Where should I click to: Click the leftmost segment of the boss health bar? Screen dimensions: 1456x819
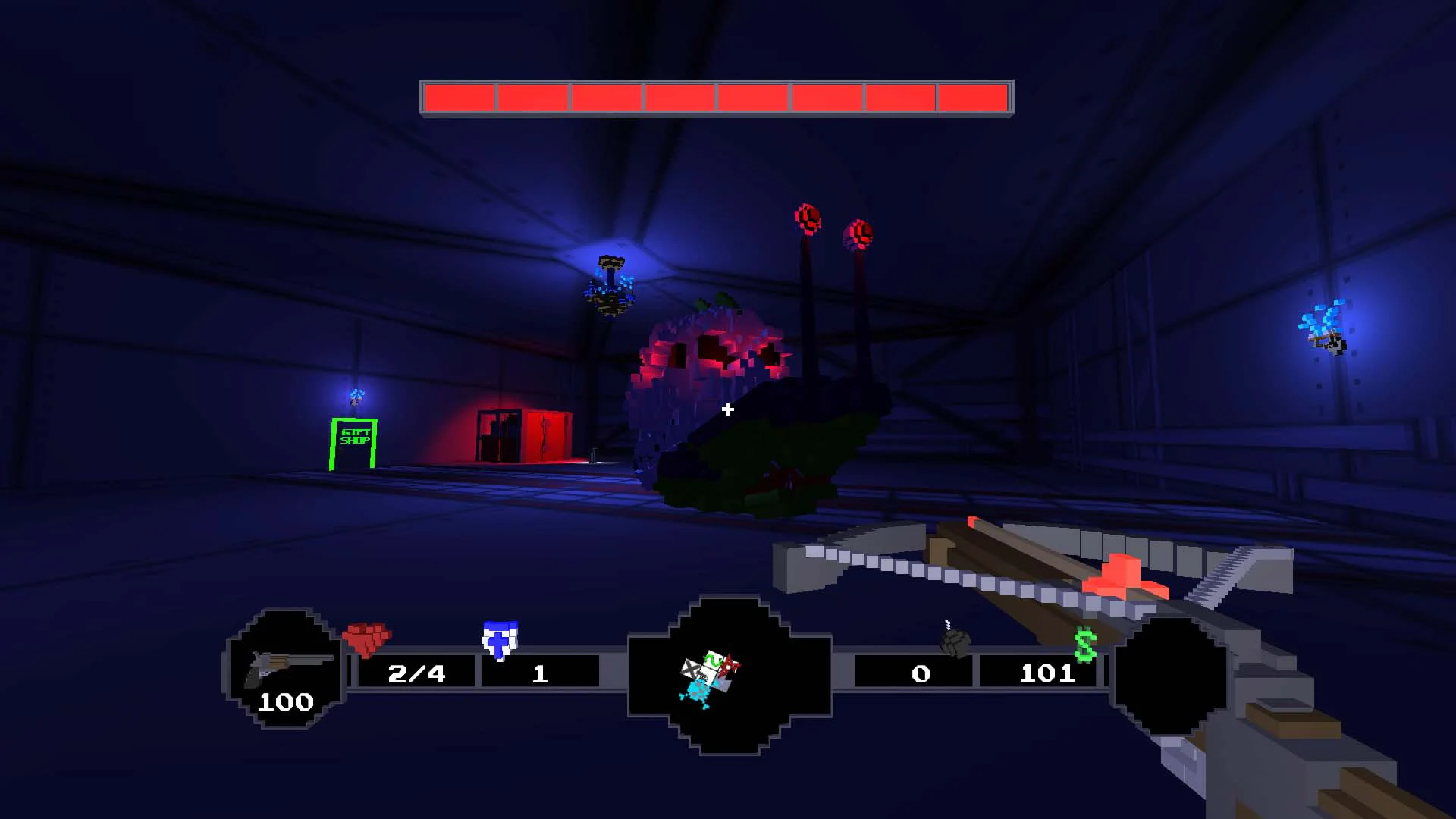pyautogui.click(x=459, y=96)
